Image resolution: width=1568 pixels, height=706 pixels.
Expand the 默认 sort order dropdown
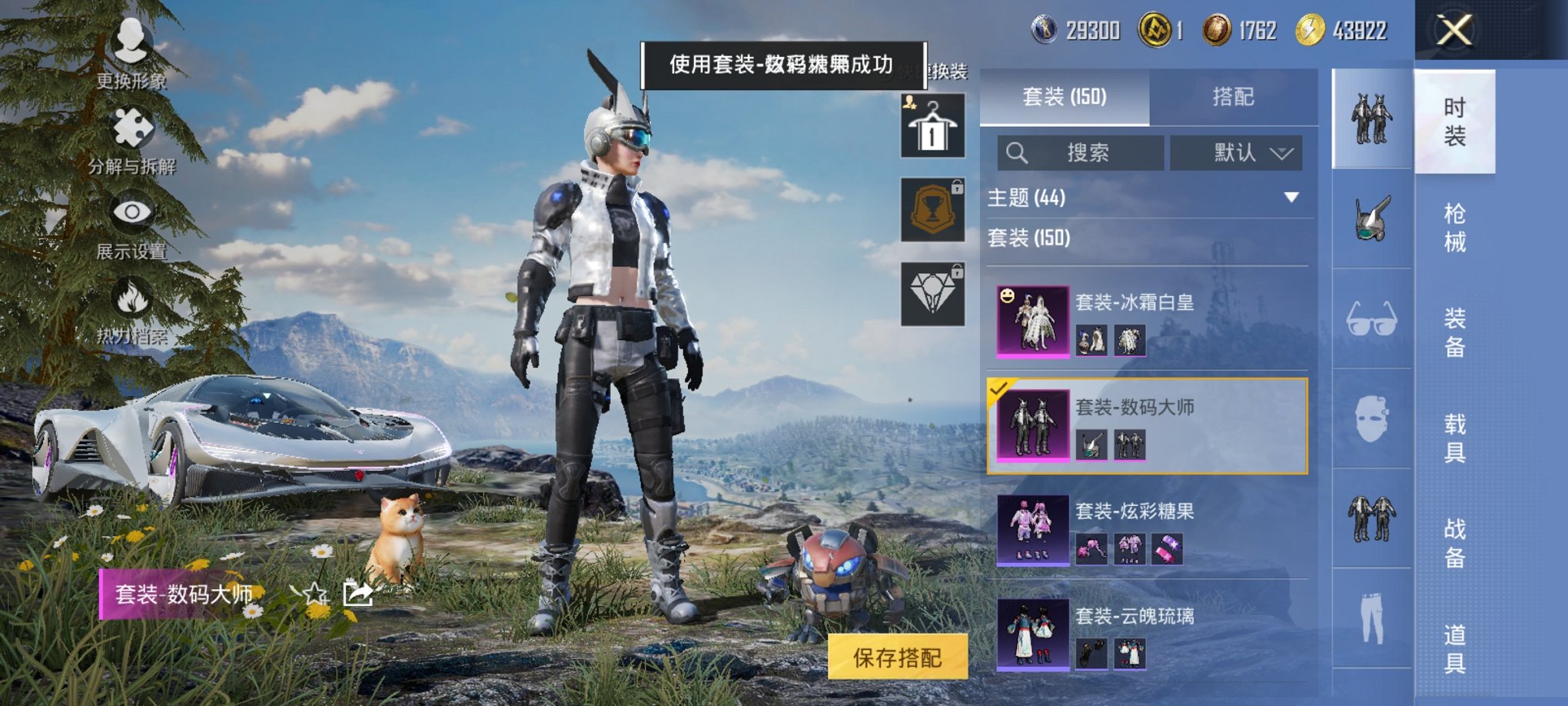coord(1237,152)
